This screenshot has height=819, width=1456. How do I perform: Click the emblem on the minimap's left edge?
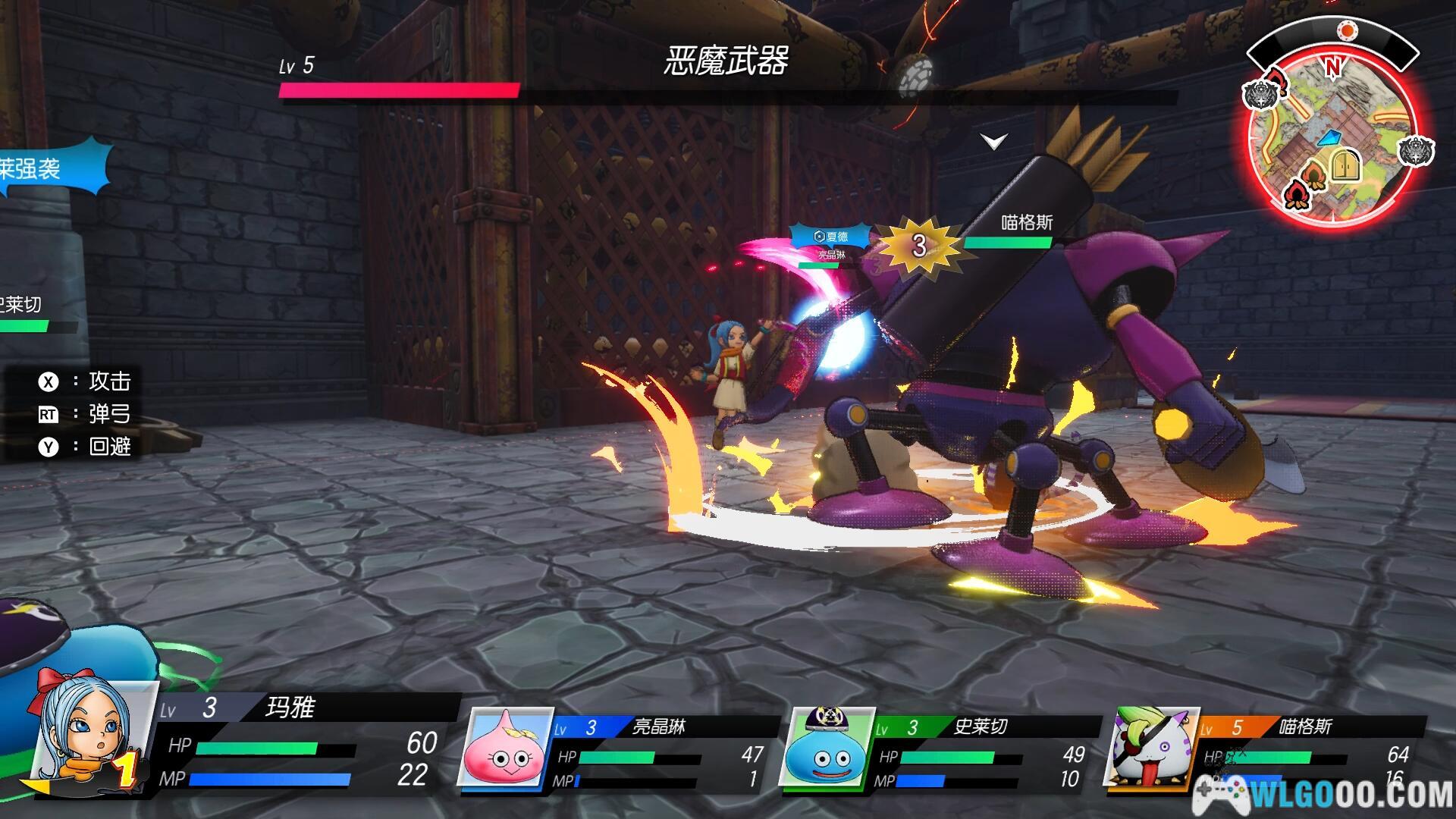point(1261,95)
